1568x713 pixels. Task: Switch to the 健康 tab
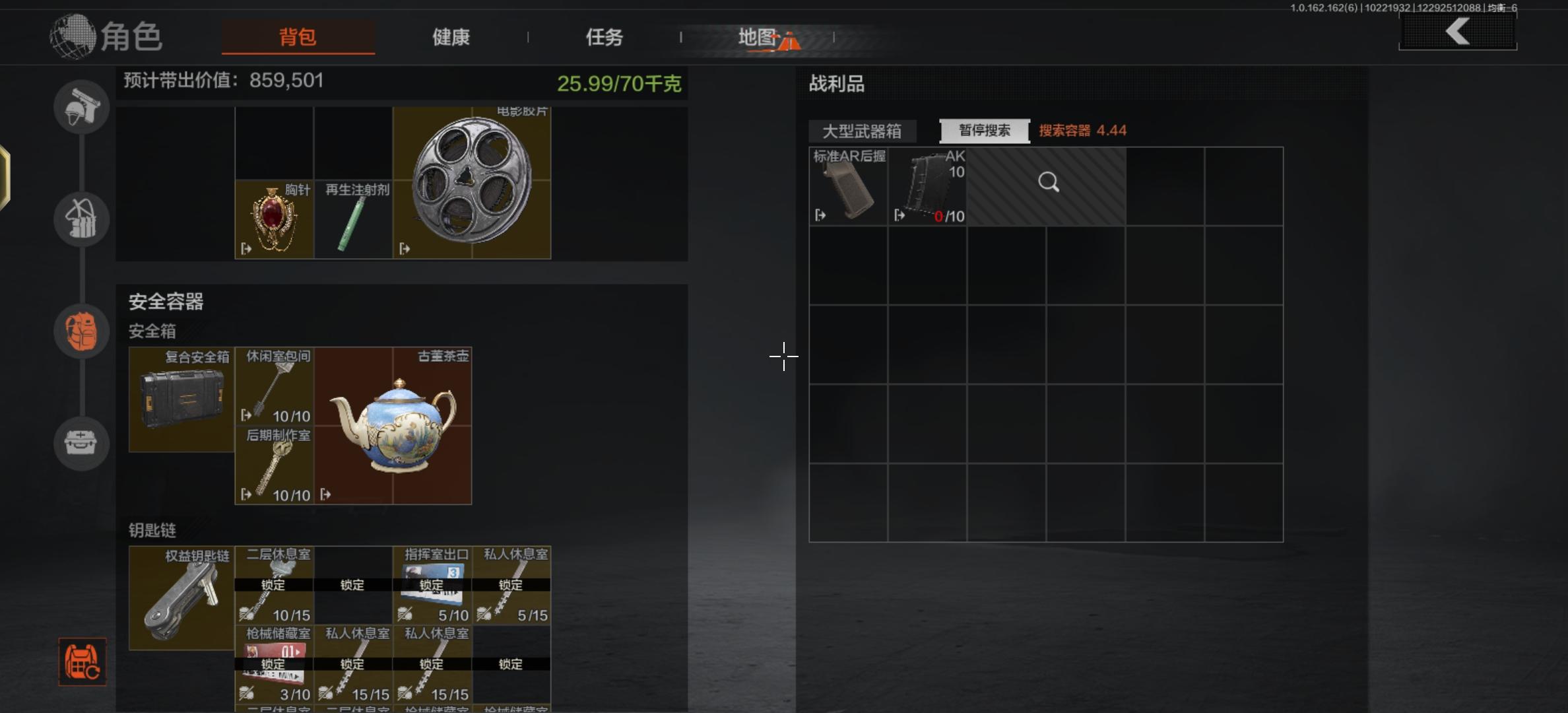pos(451,38)
